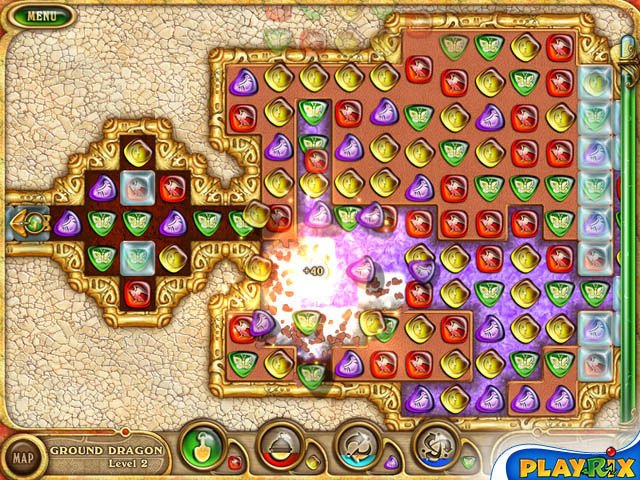The image size is (640, 480).
Task: Activate the swap arrows power-up
Action: [357, 445]
